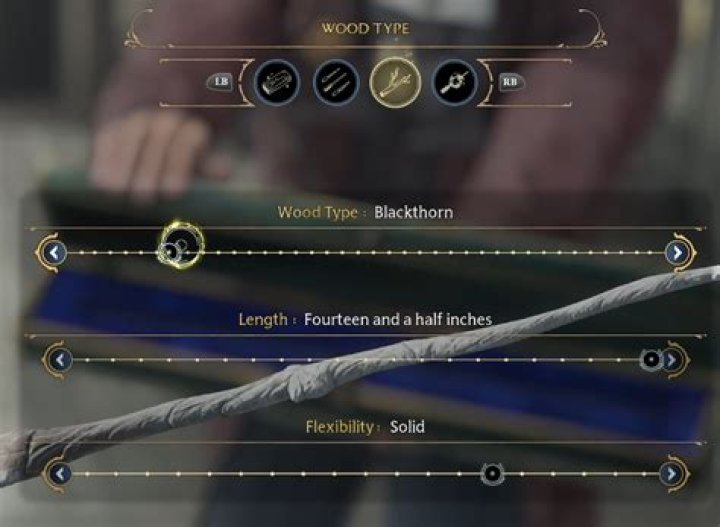720x527 pixels.
Task: Click the Length slider handle
Action: coord(651,359)
